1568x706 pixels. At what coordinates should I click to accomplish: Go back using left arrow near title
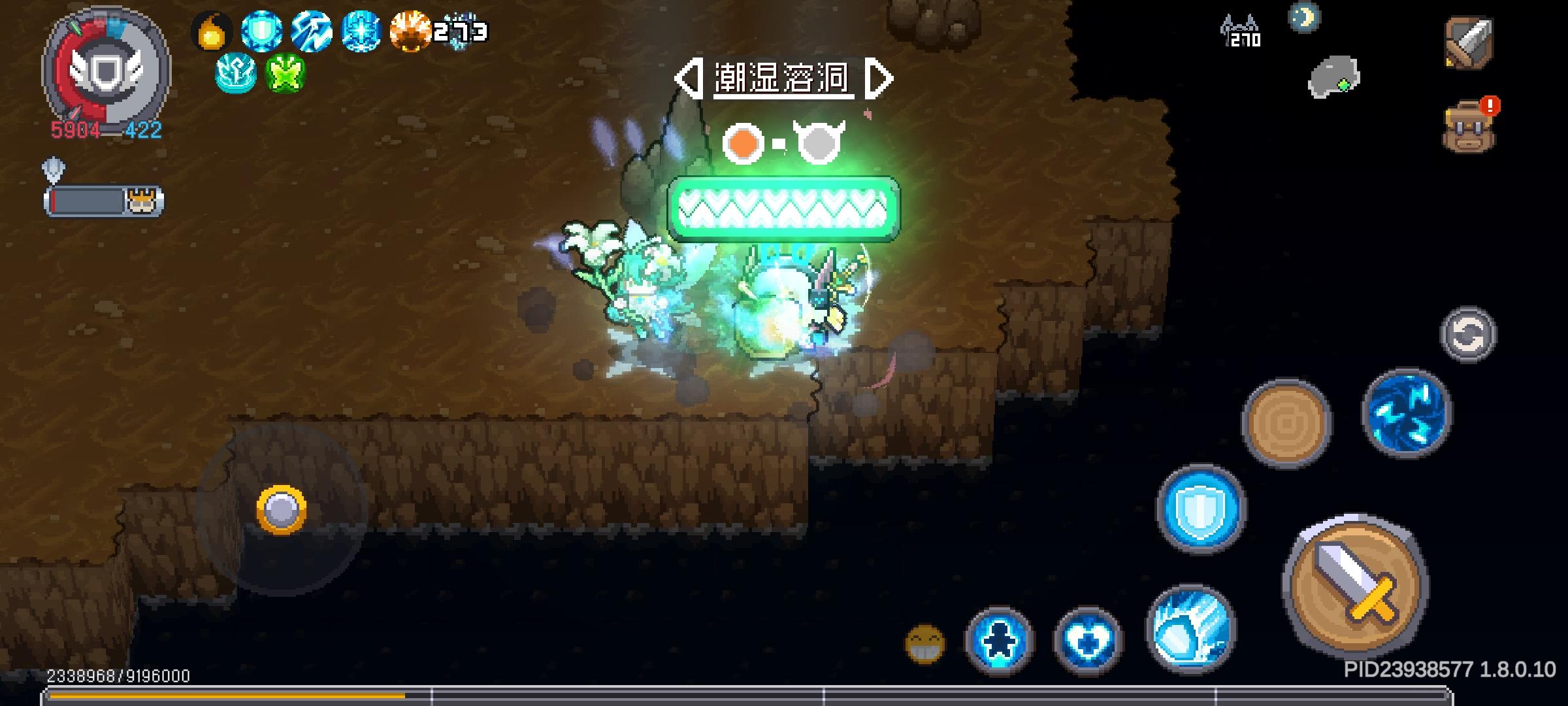[x=687, y=78]
